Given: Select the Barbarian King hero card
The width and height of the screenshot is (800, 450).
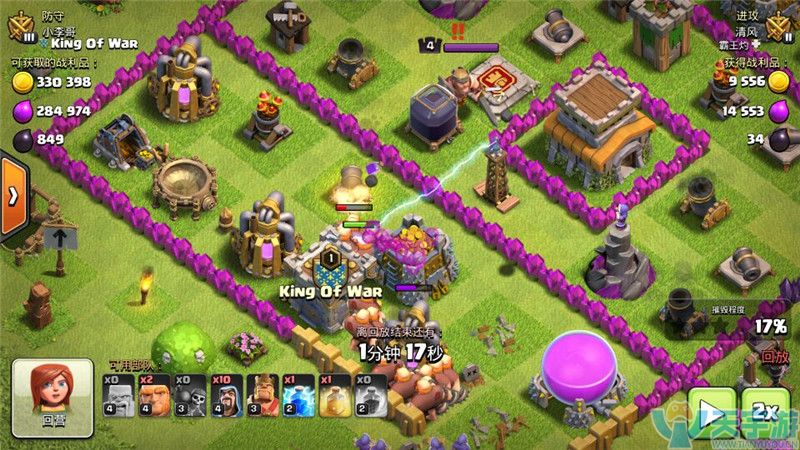Looking at the screenshot, I should click(x=260, y=394).
